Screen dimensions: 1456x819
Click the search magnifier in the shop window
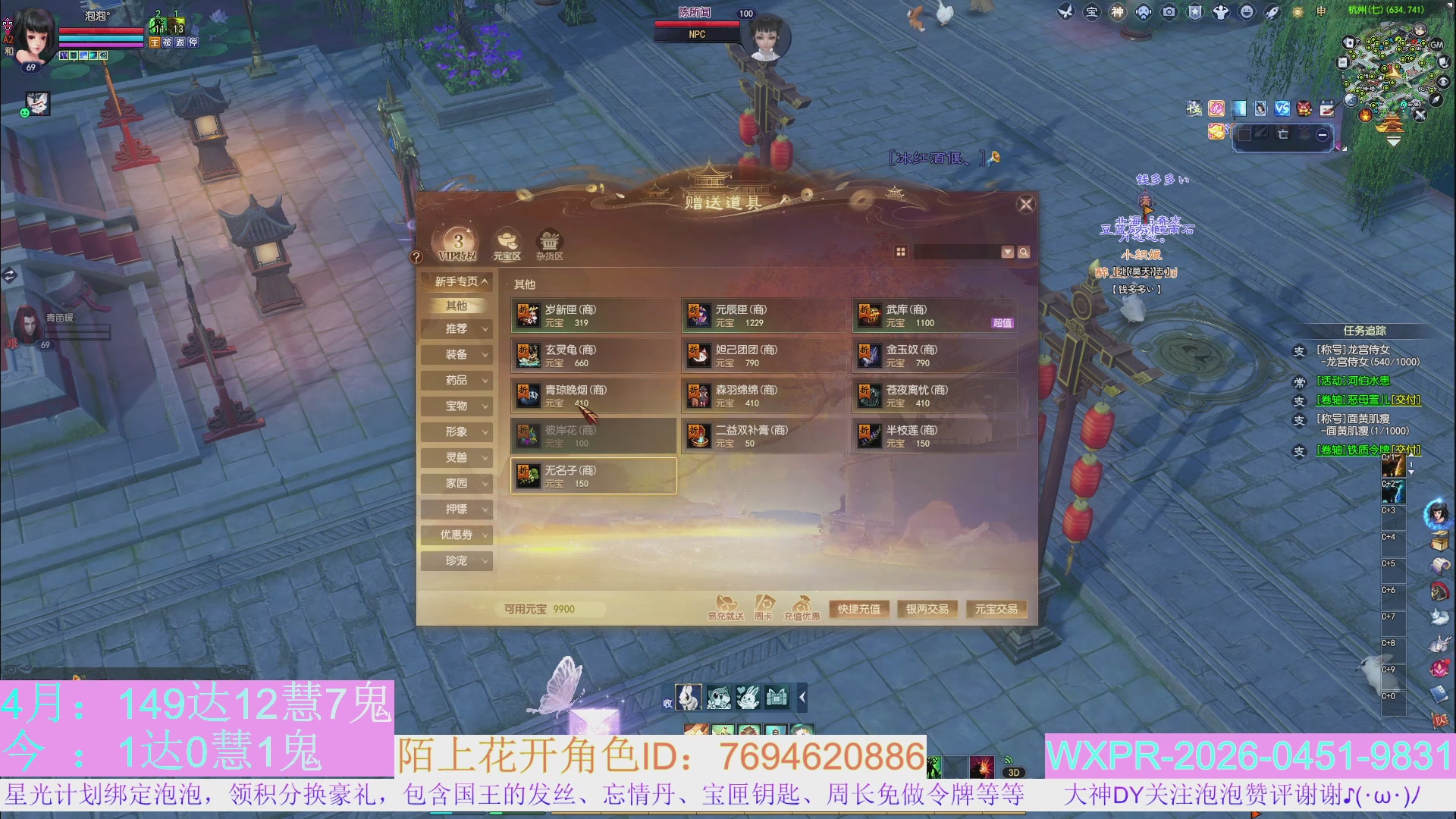pyautogui.click(x=1023, y=251)
